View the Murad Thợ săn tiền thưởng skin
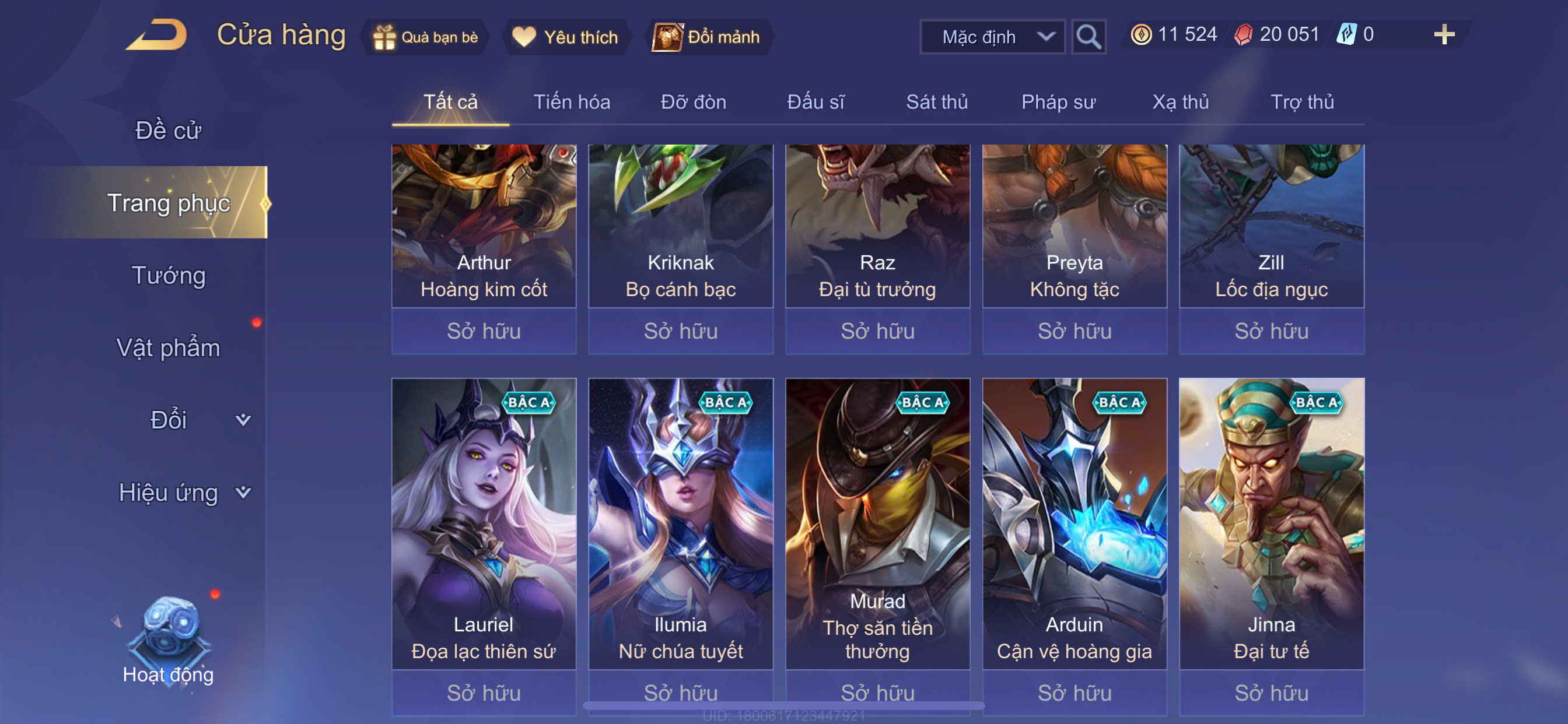 877,523
